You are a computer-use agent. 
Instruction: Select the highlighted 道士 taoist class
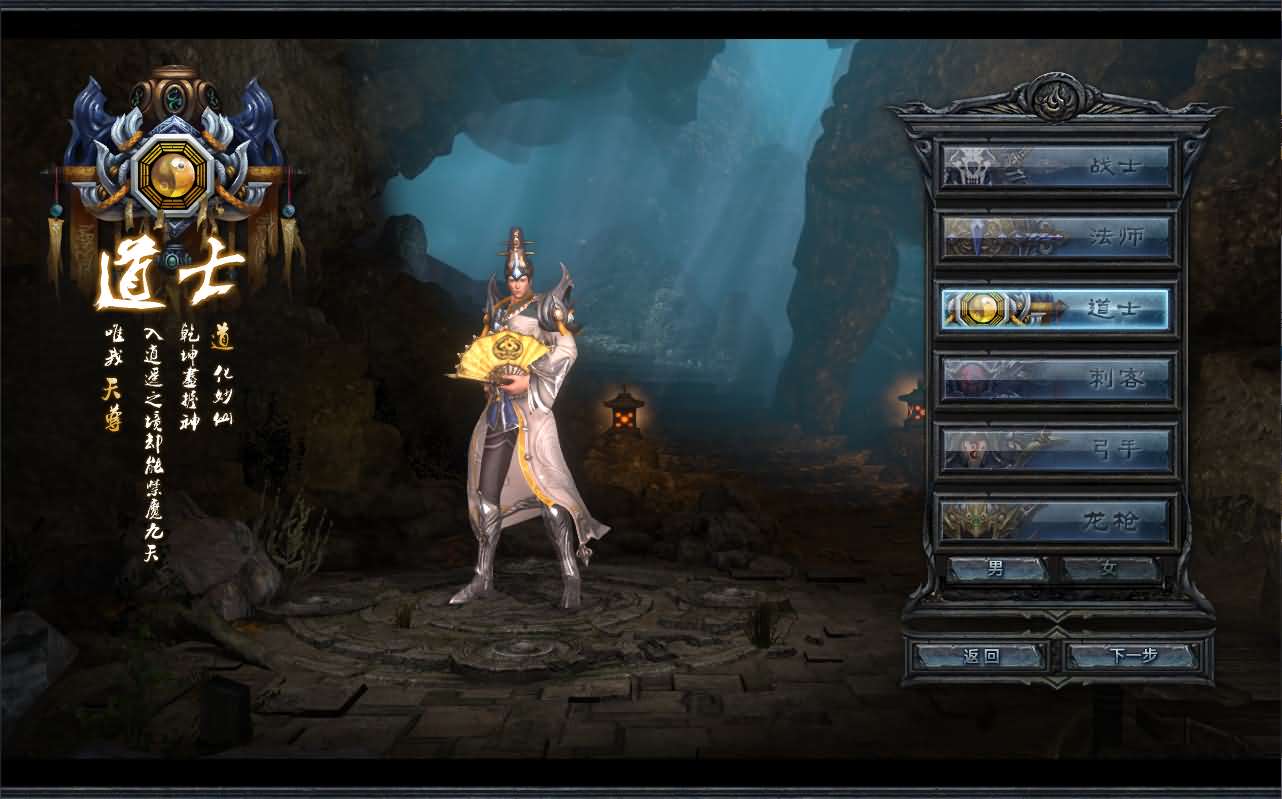coord(1056,308)
